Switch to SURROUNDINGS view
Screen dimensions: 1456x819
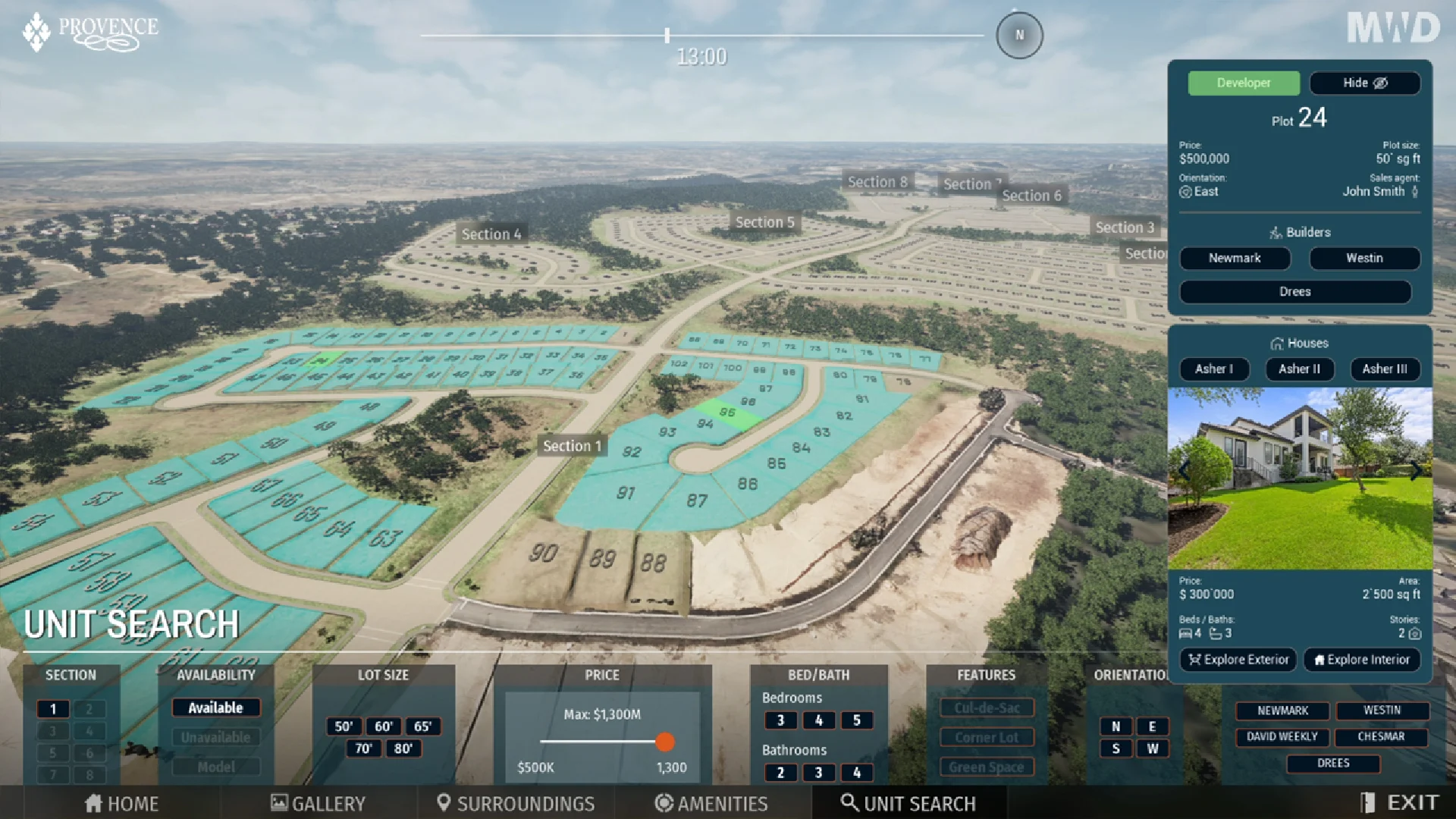(516, 803)
